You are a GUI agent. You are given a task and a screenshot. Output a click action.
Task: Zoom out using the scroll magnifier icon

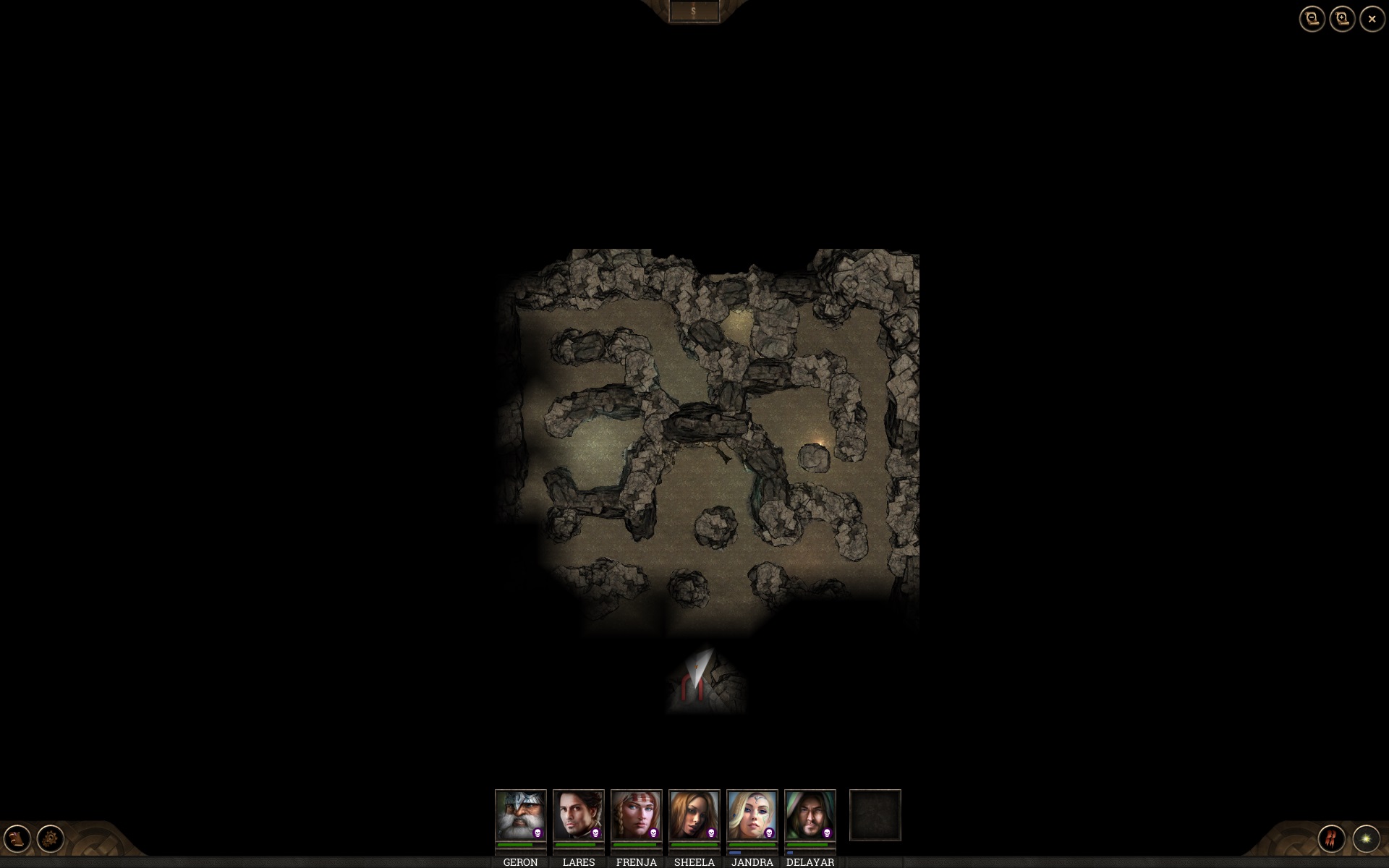1312,19
